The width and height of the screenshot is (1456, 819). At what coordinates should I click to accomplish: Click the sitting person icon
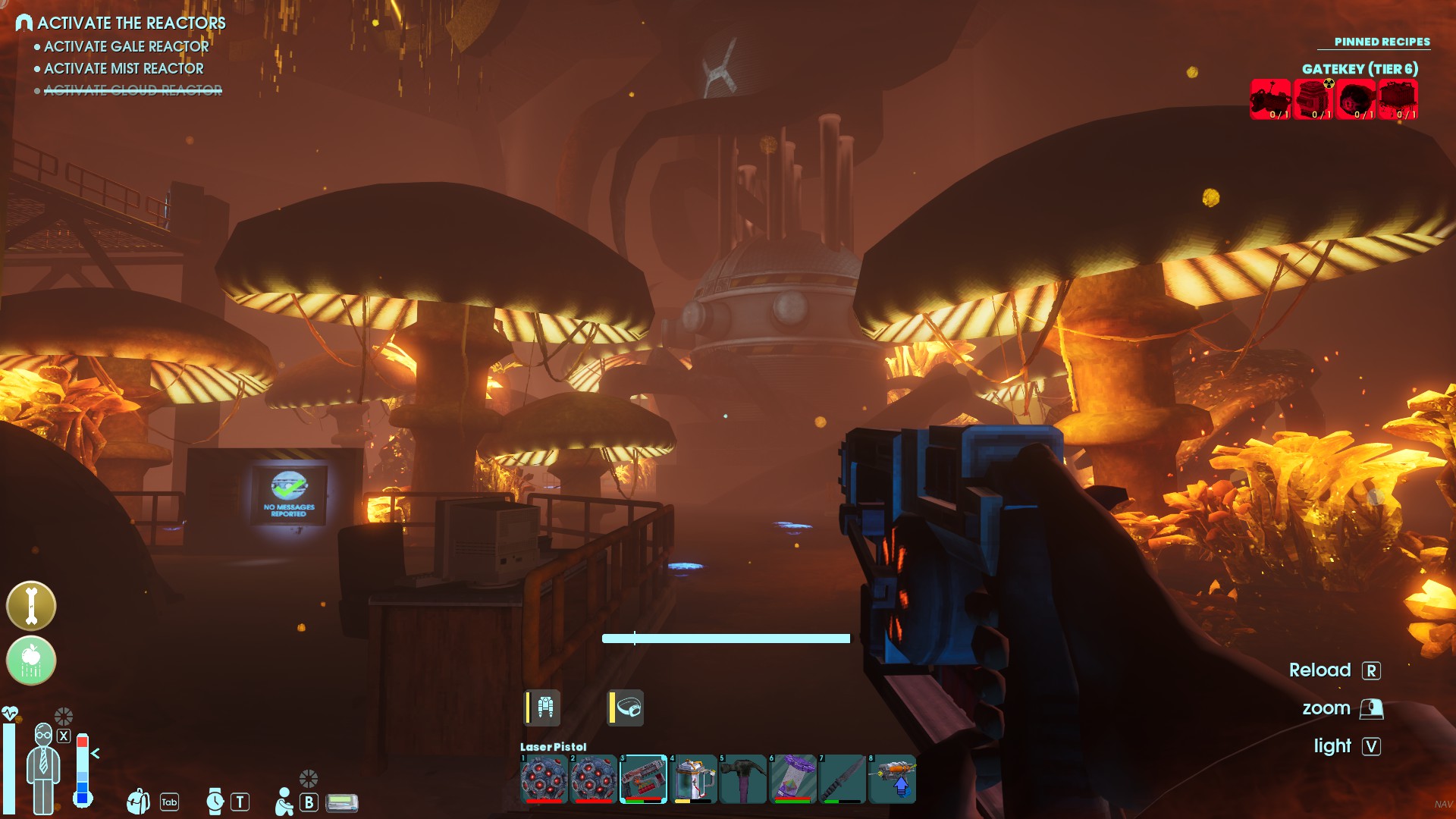(x=284, y=802)
